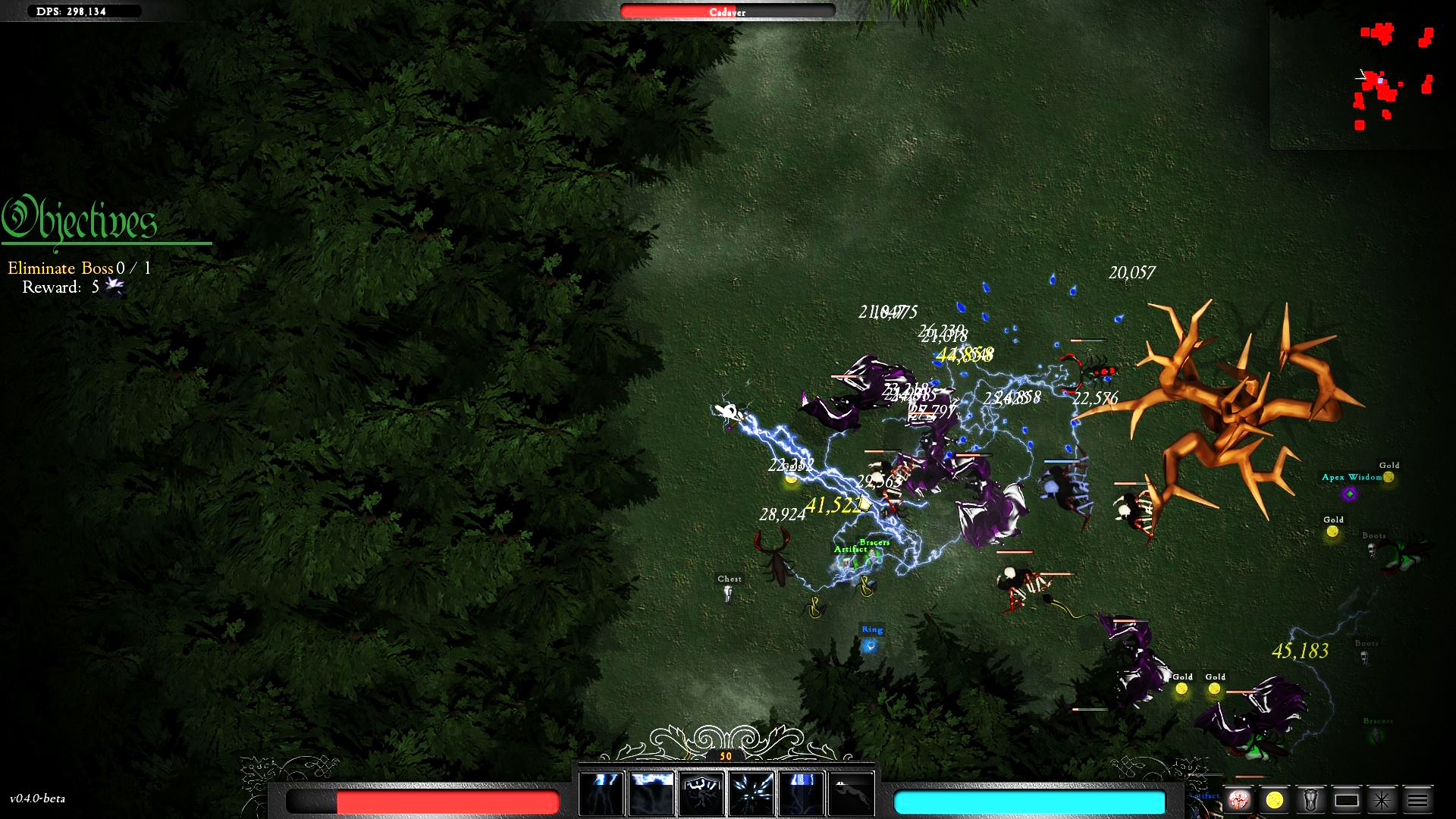1456x819 pixels.
Task: Open the armor inventory icon
Action: point(1310,799)
